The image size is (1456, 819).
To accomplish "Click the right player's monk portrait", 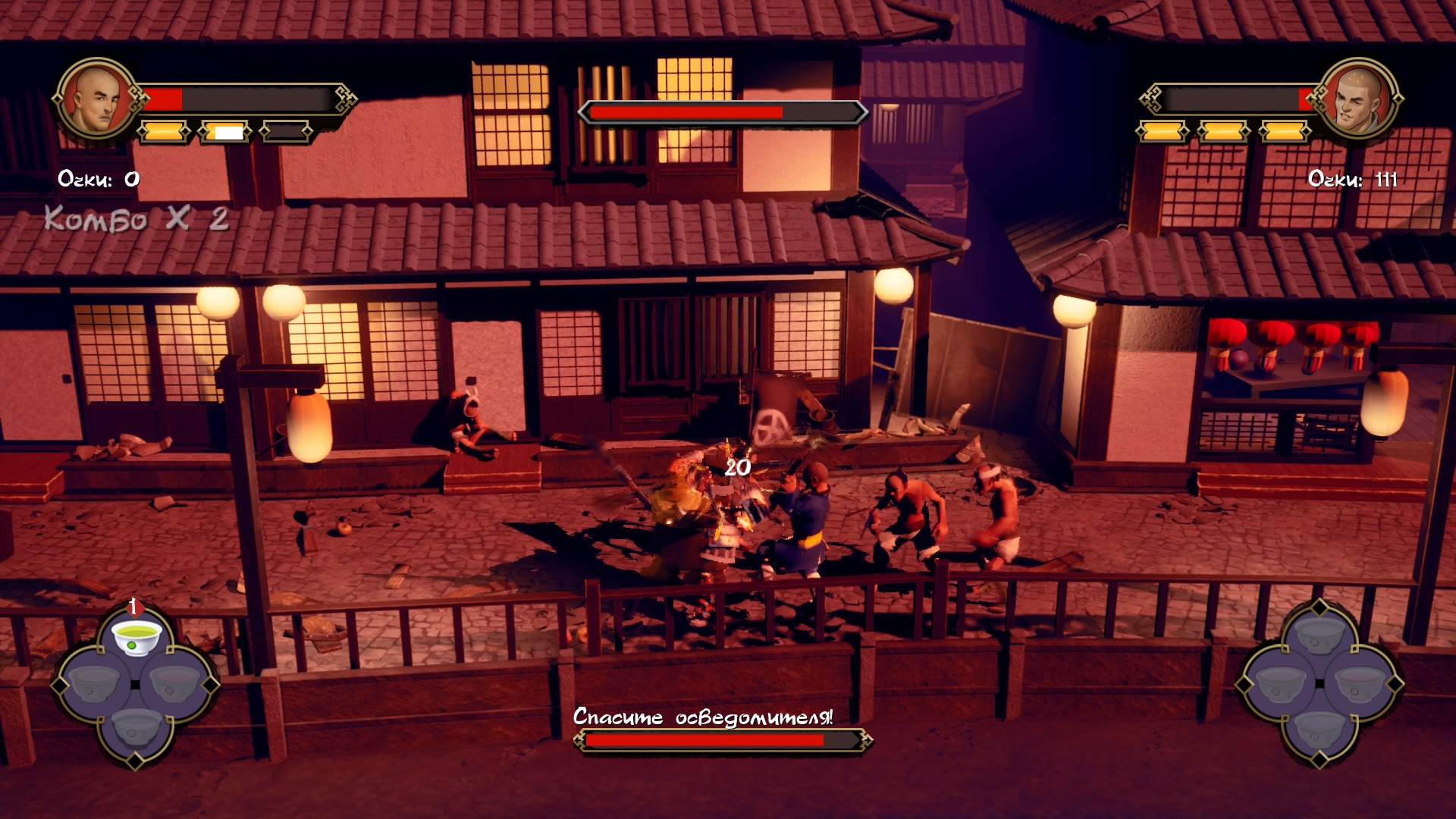I will [1359, 99].
